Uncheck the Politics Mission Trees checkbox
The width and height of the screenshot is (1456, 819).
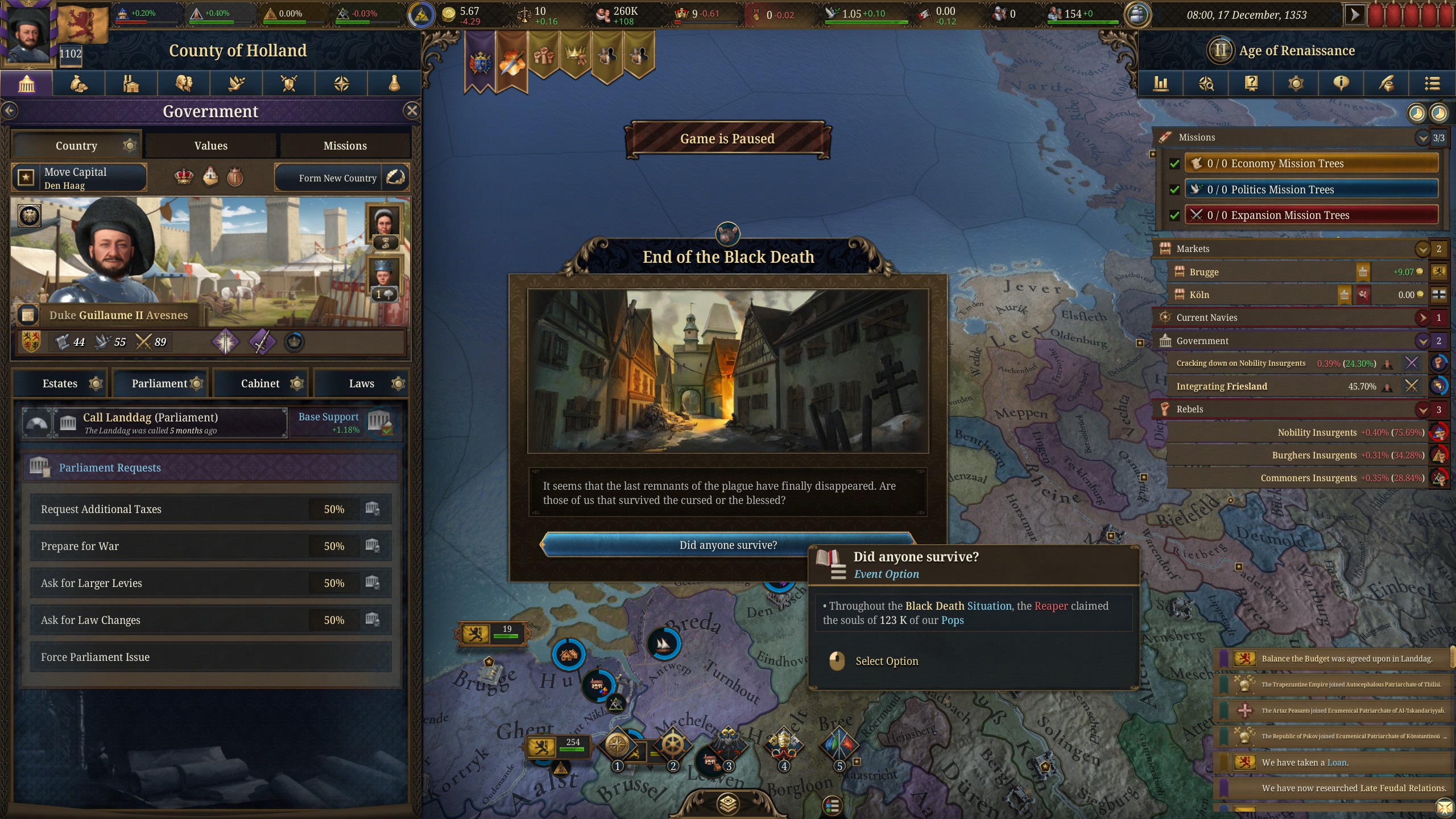point(1175,189)
